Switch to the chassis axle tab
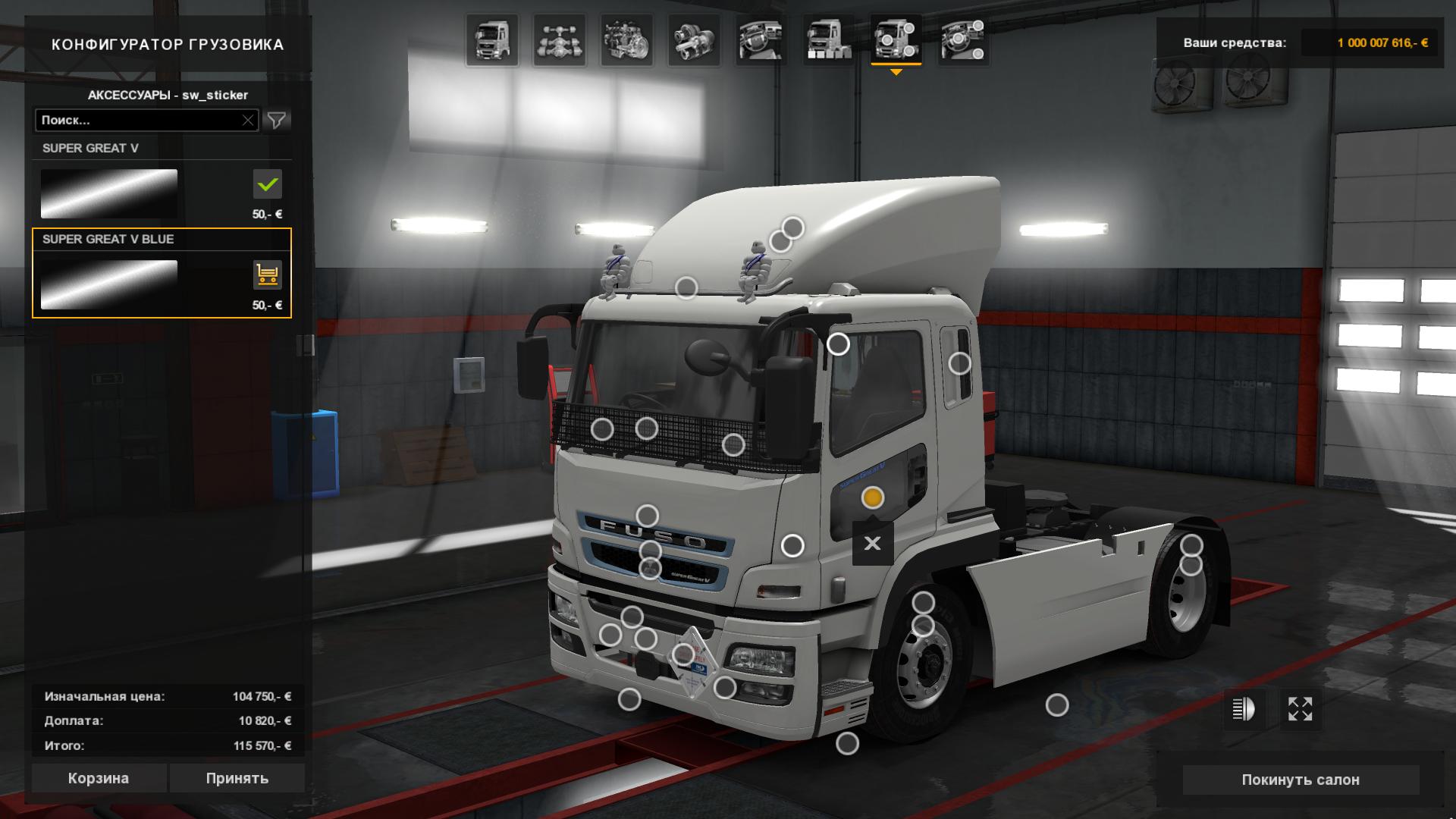 click(559, 40)
